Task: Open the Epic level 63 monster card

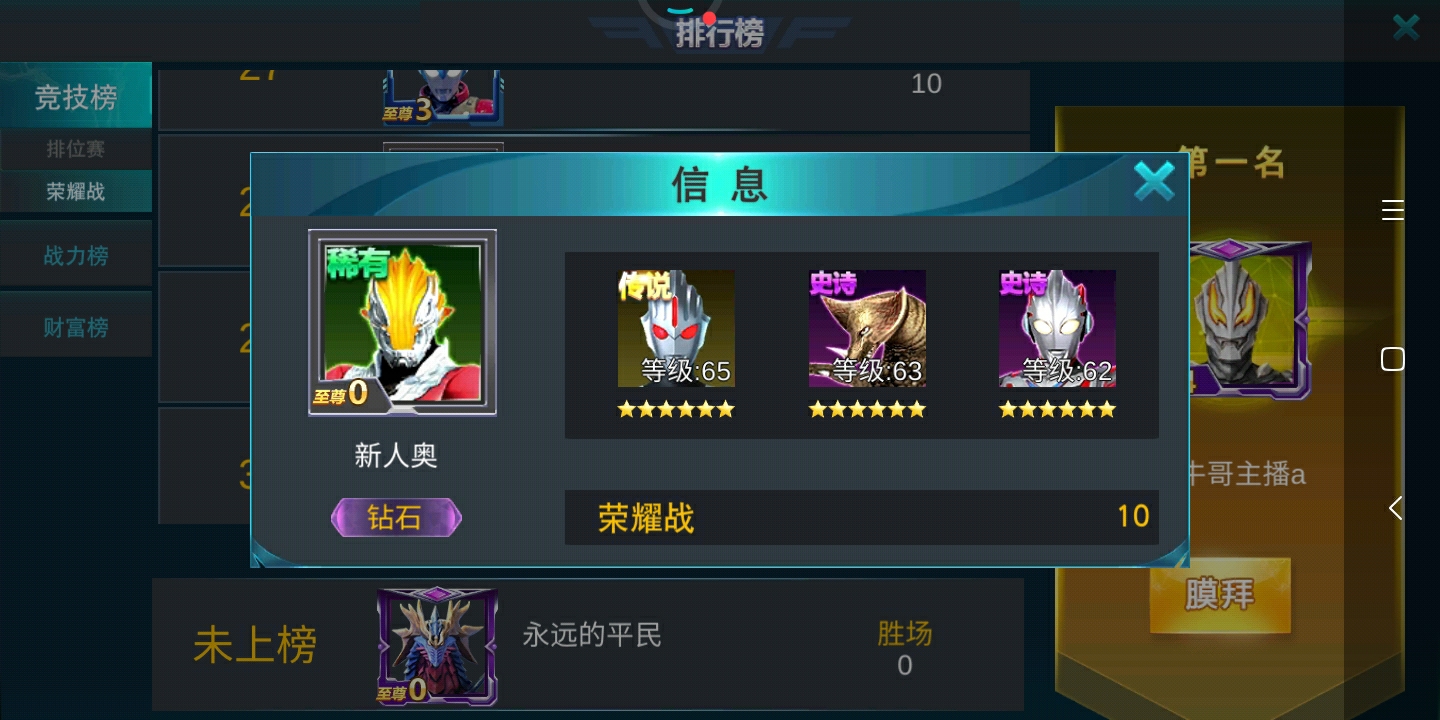Action: coord(867,328)
